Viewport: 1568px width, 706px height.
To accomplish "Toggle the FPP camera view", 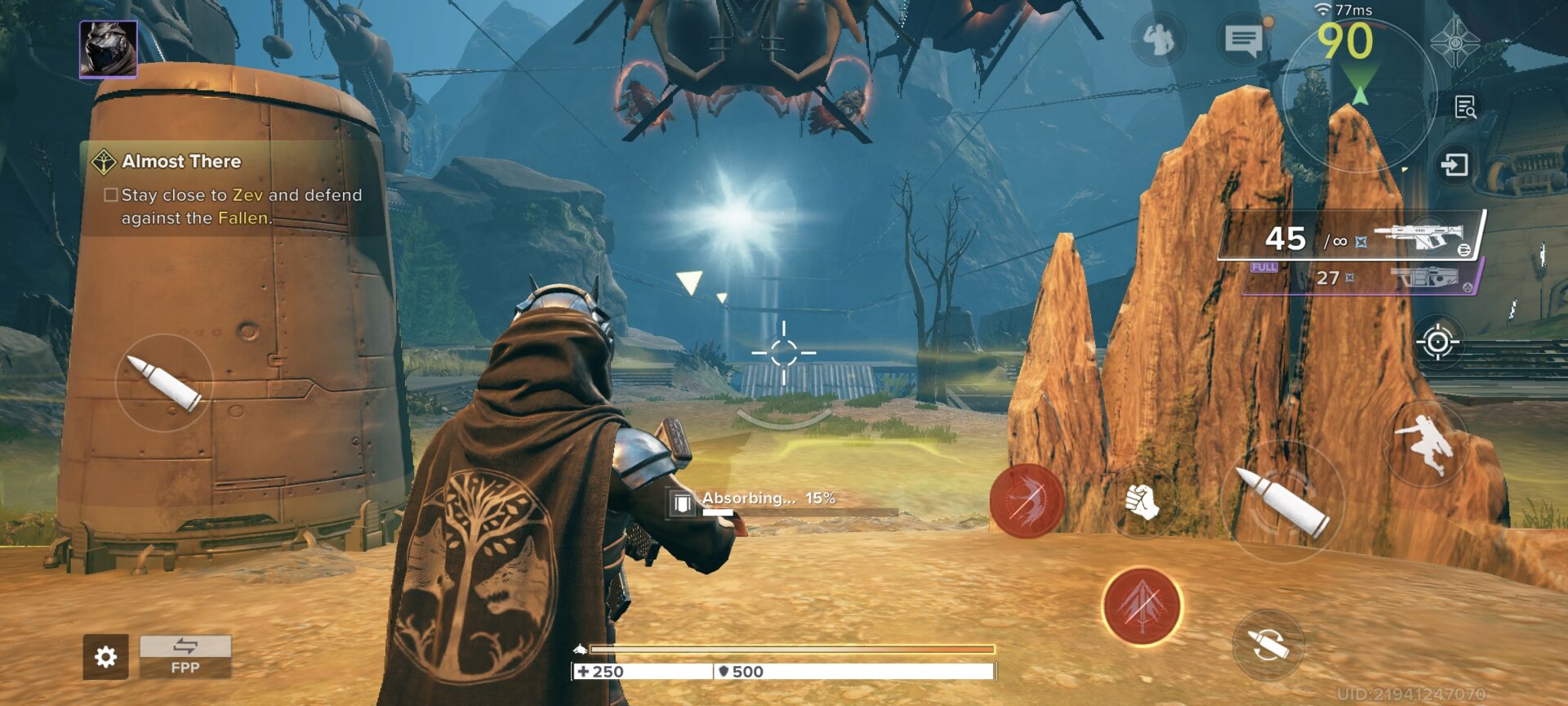I will (185, 656).
